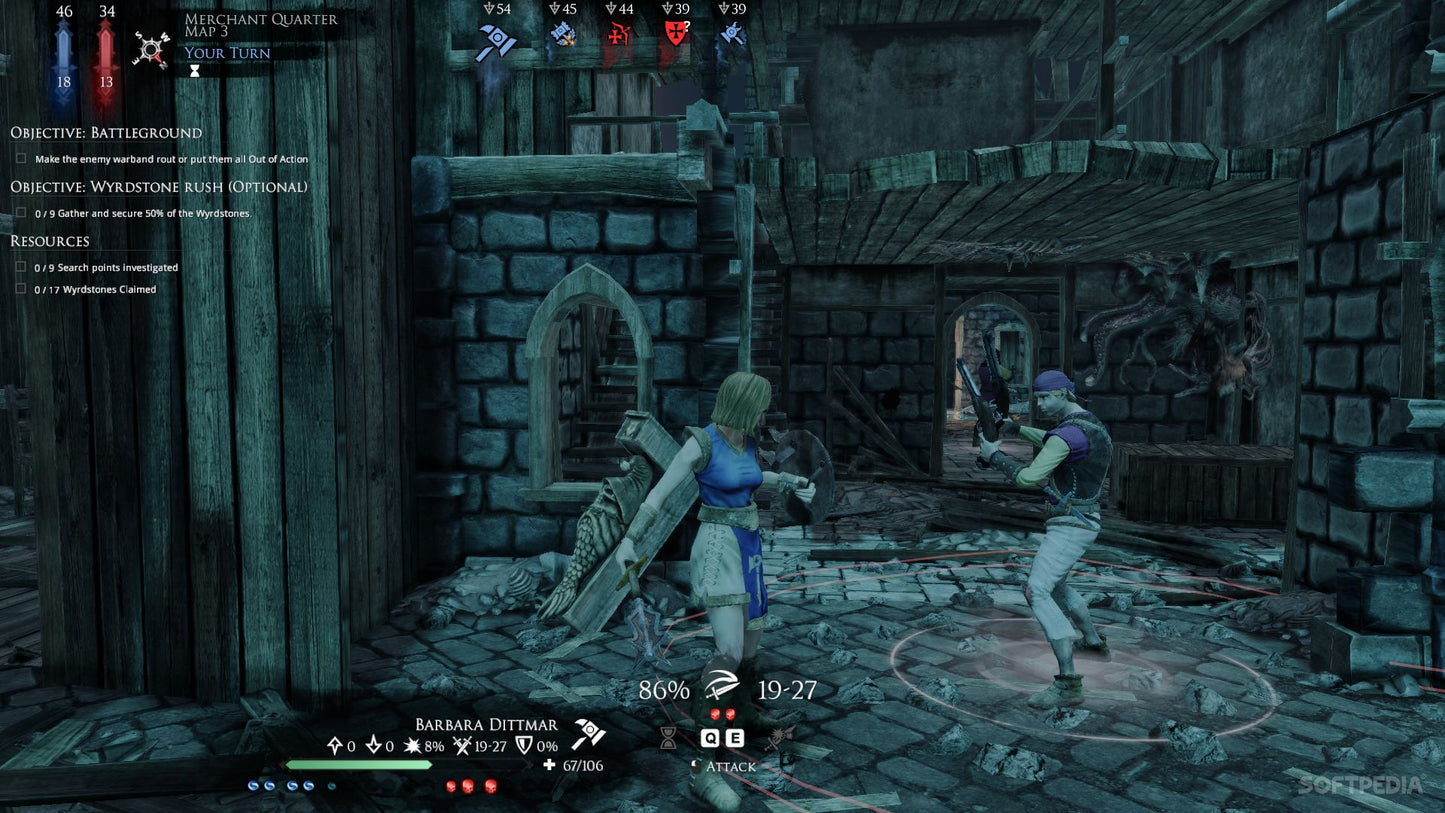Click Barbara Dittmar's green health bar
Viewport: 1445px width, 813px height.
coord(357,765)
